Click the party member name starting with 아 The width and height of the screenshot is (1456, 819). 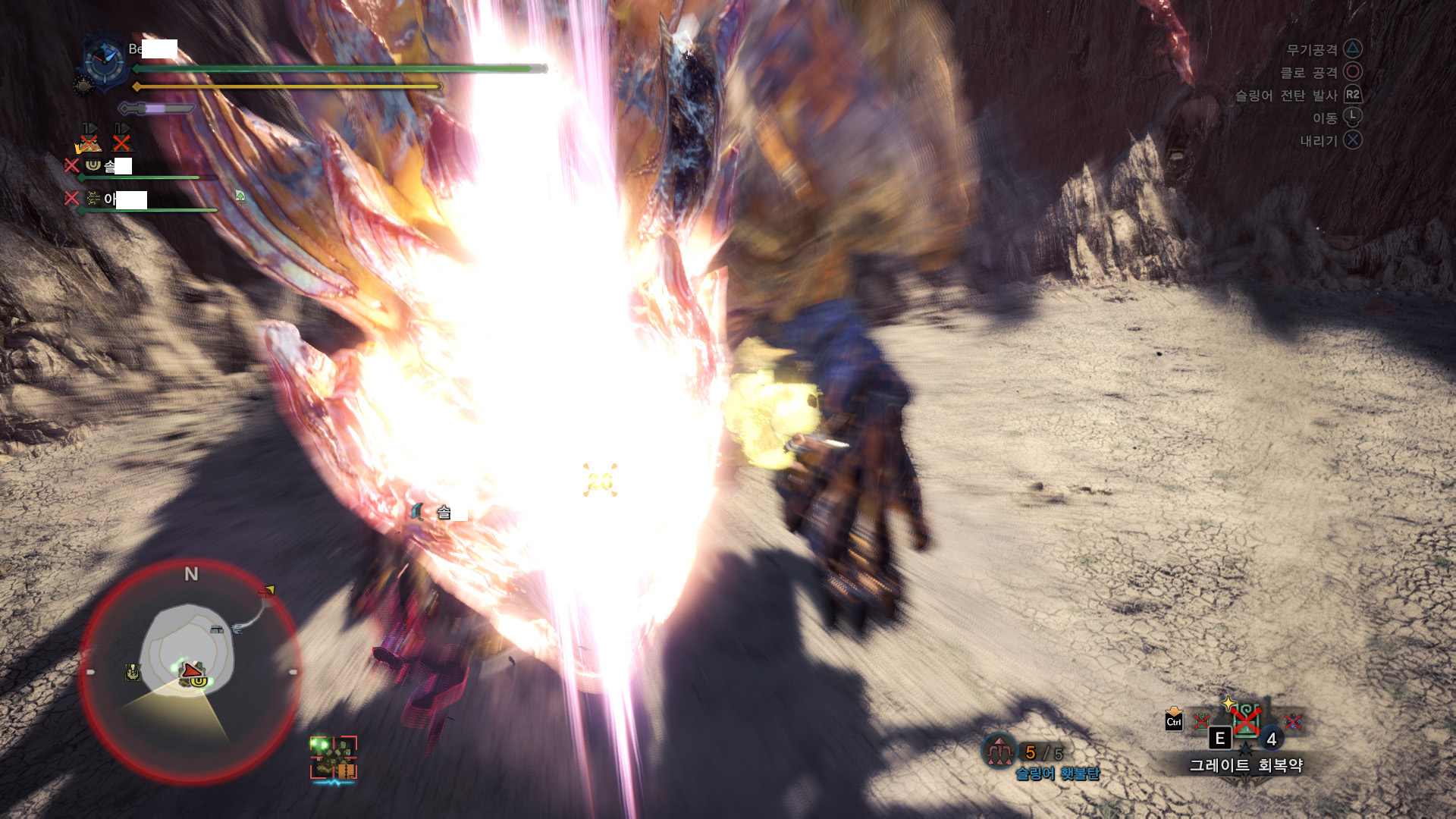(125, 199)
